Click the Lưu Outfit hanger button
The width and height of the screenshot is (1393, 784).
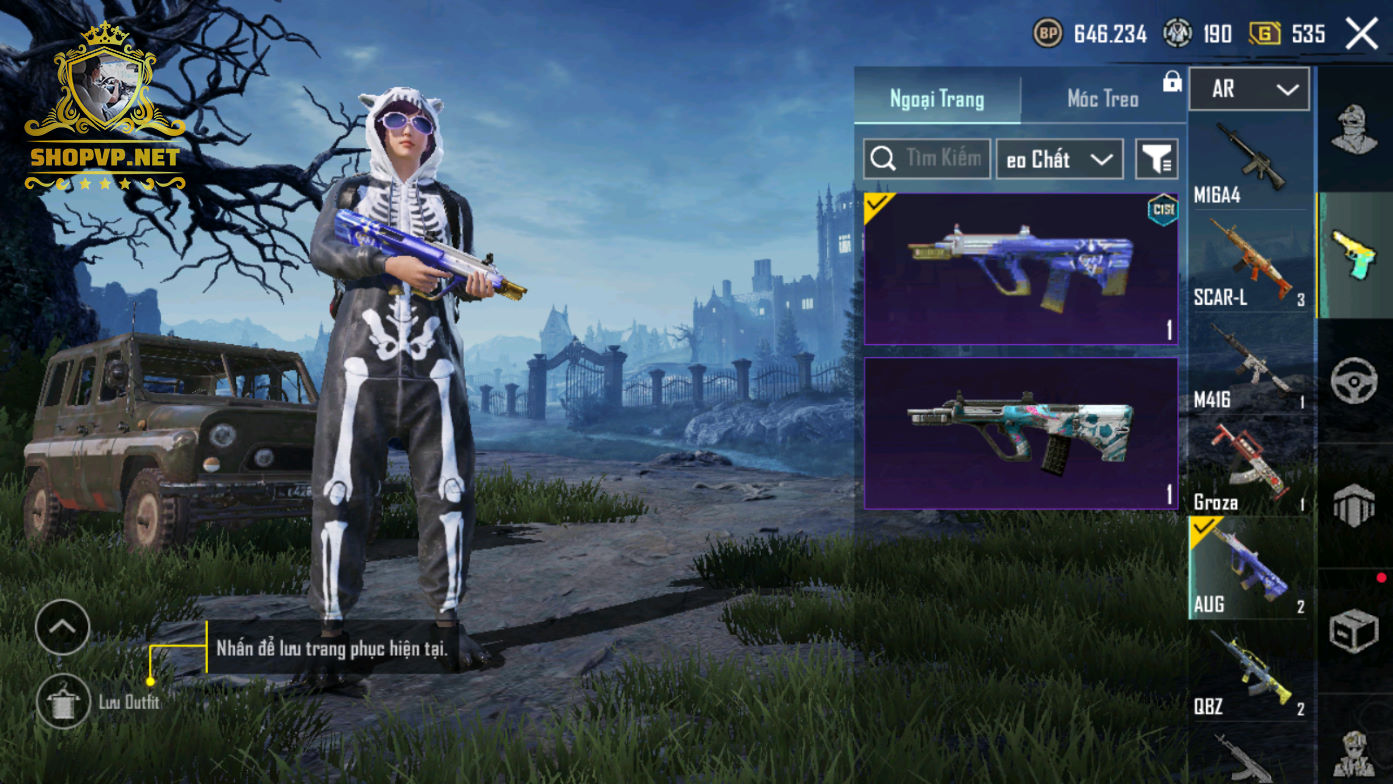(63, 701)
